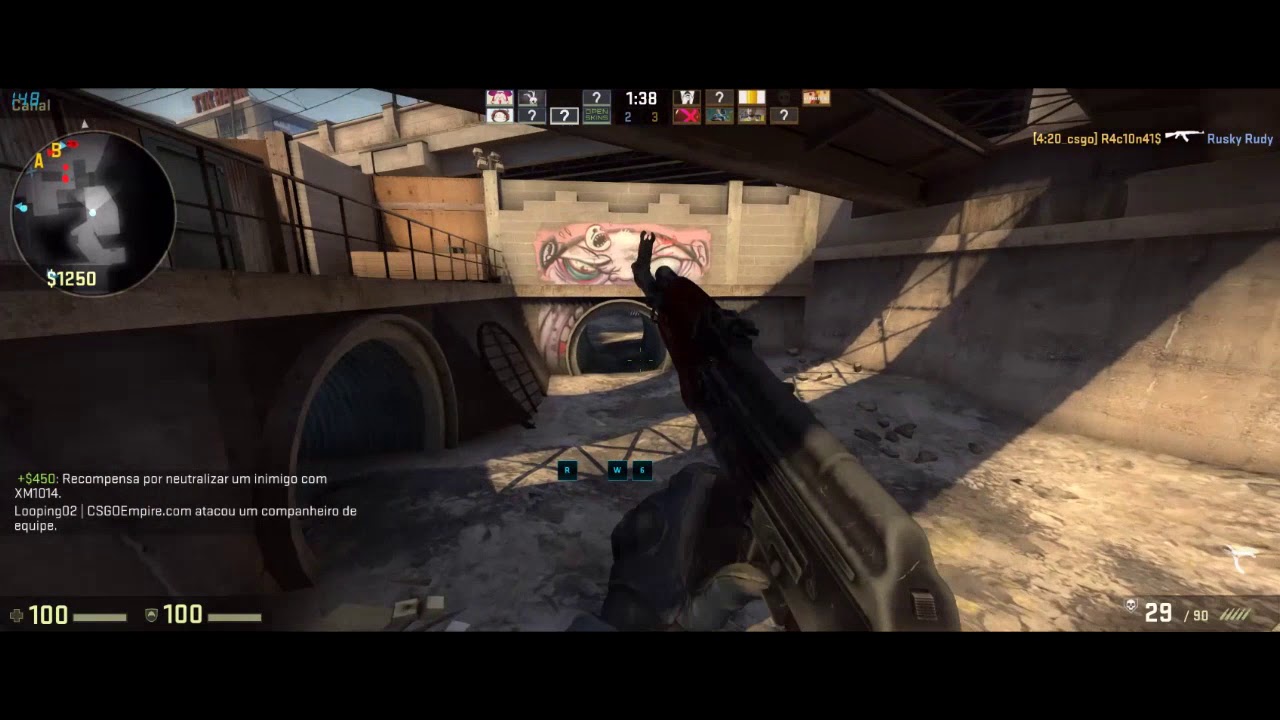
Task: Open the OPEN SKINS panel in the scoreboard strip
Action: (597, 115)
